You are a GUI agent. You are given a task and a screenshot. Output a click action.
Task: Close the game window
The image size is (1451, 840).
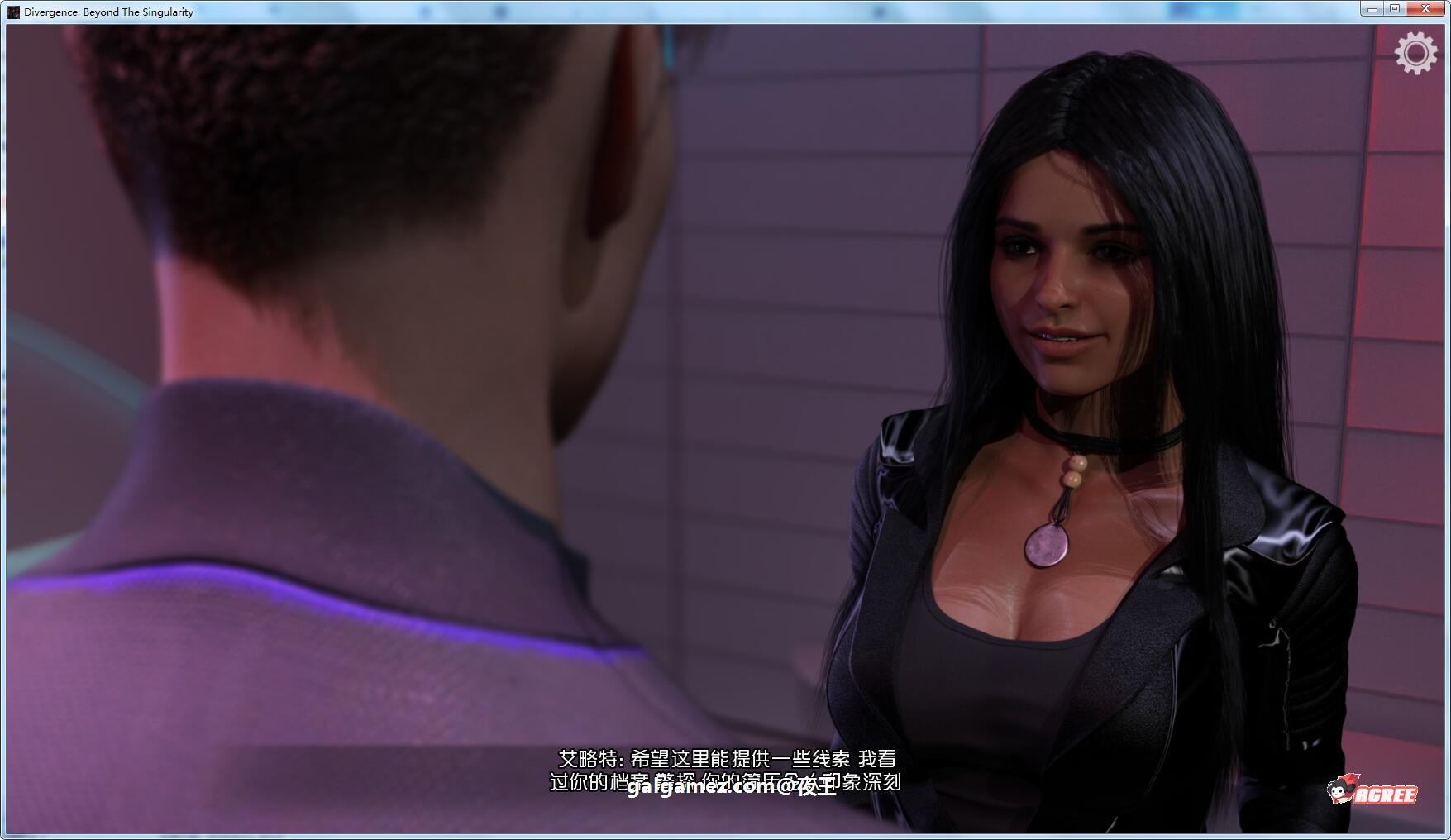click(1425, 9)
